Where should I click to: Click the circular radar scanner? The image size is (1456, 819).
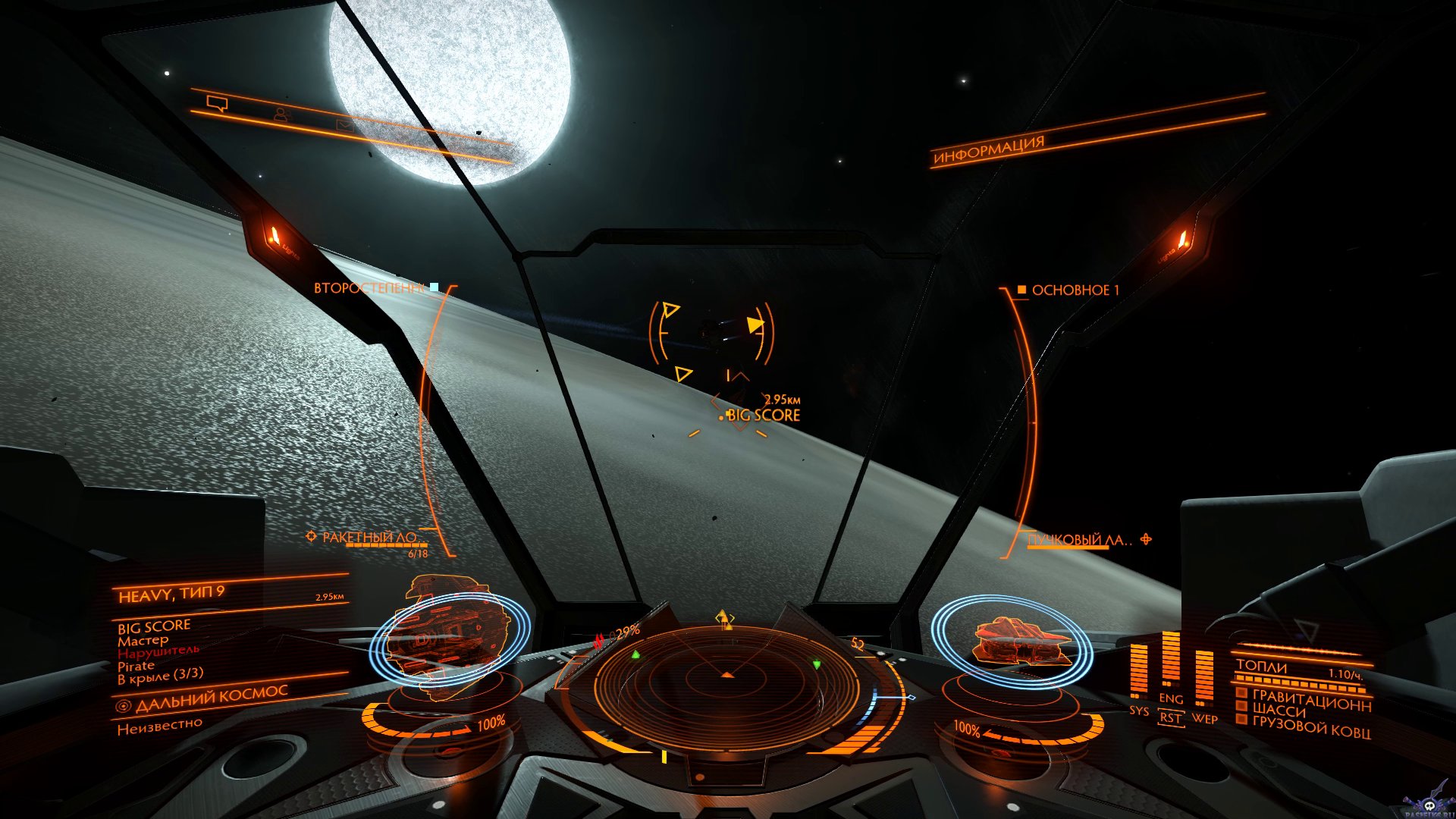(x=726, y=686)
